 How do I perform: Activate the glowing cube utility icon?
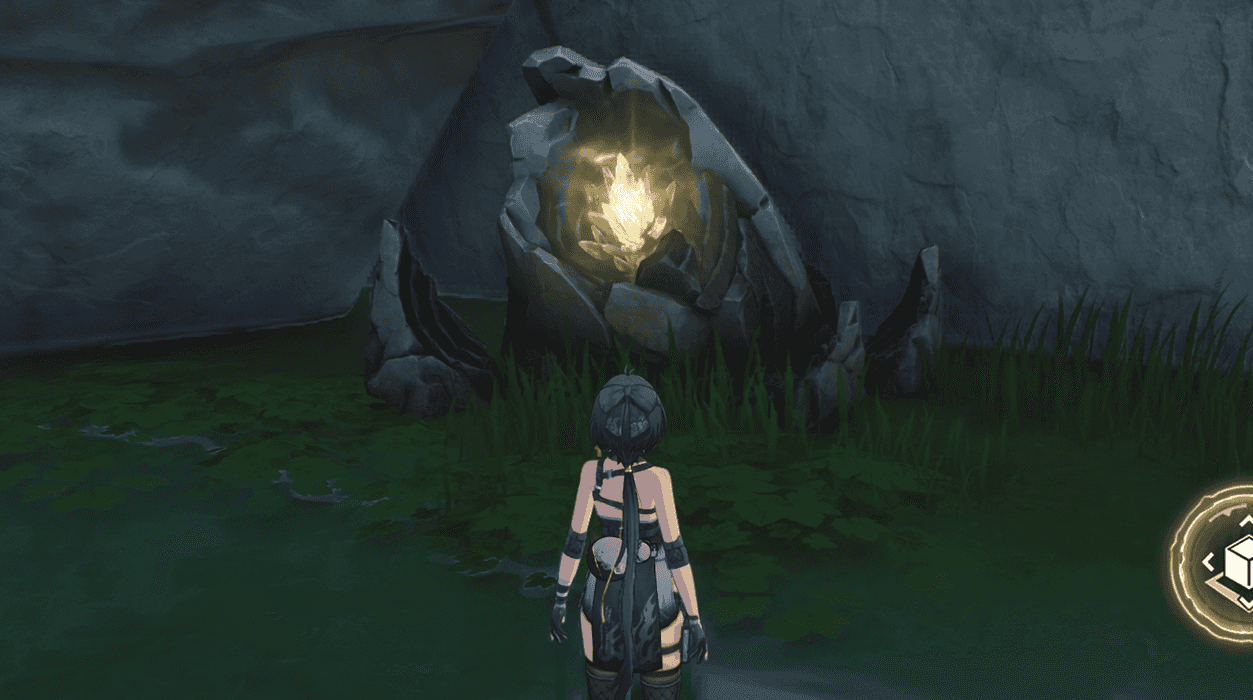[x=1226, y=563]
